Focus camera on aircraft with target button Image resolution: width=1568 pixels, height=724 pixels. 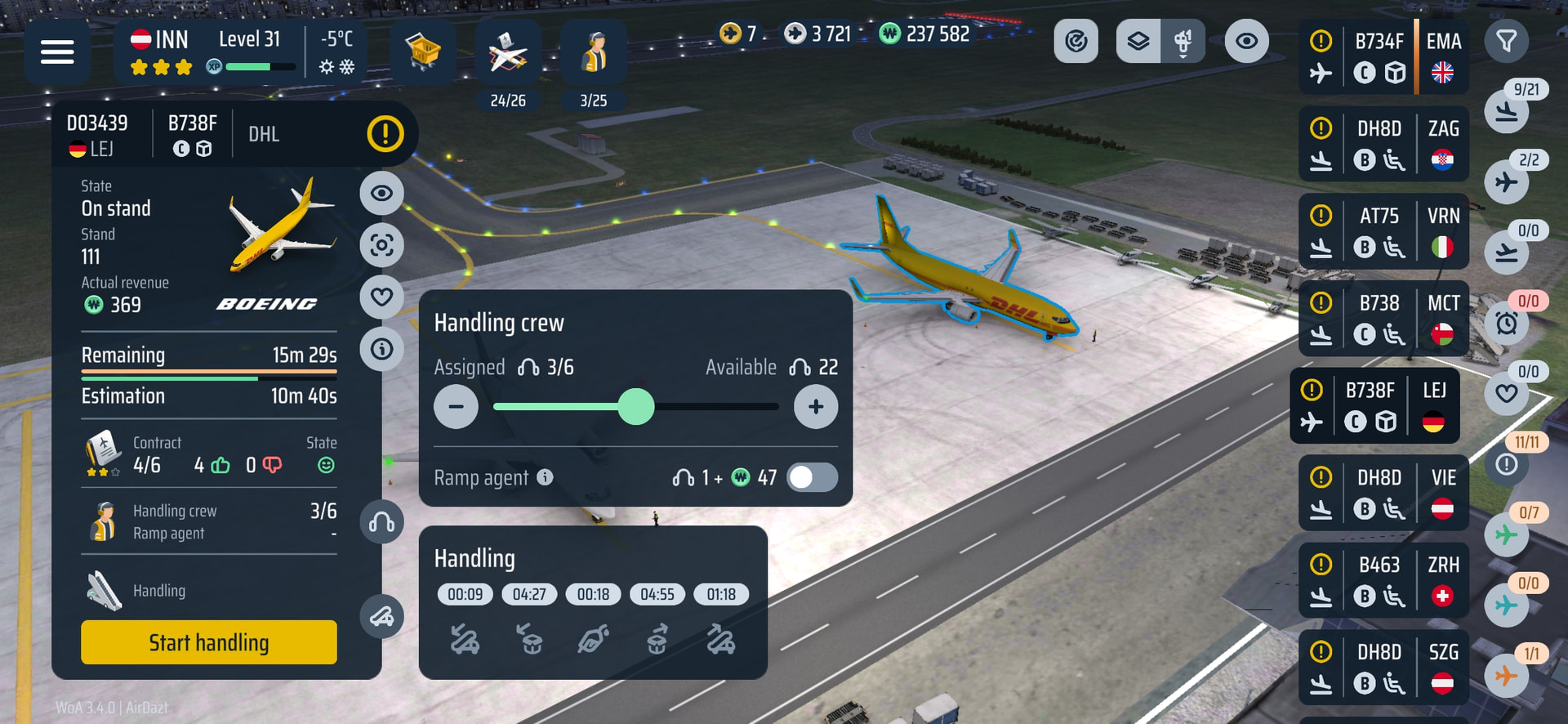381,245
